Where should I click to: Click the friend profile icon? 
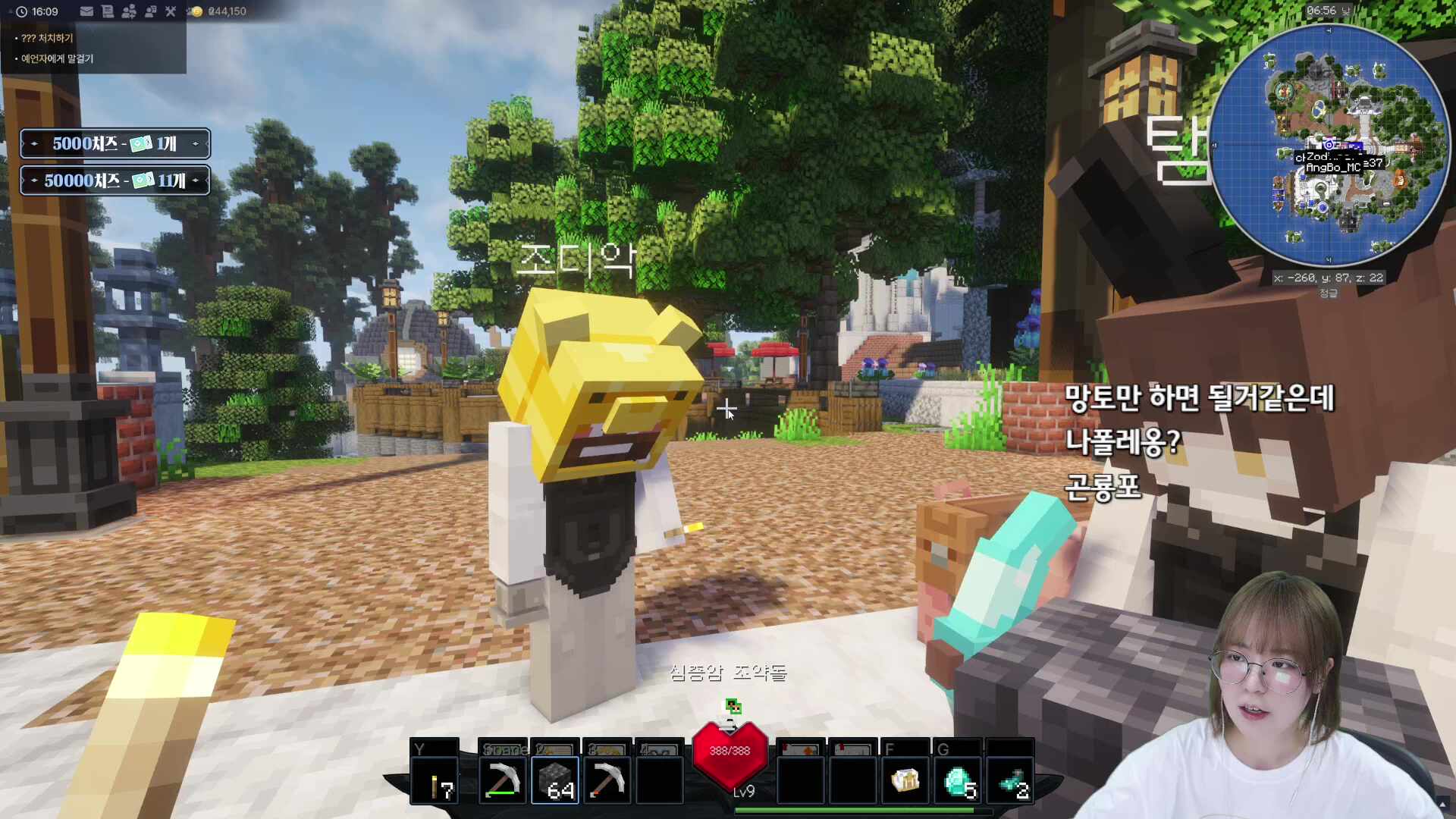coord(150,11)
